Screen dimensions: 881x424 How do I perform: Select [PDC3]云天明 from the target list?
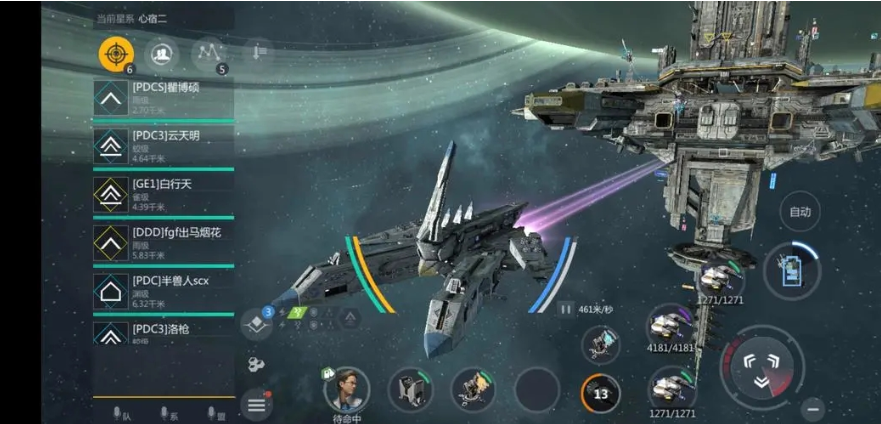point(163,146)
